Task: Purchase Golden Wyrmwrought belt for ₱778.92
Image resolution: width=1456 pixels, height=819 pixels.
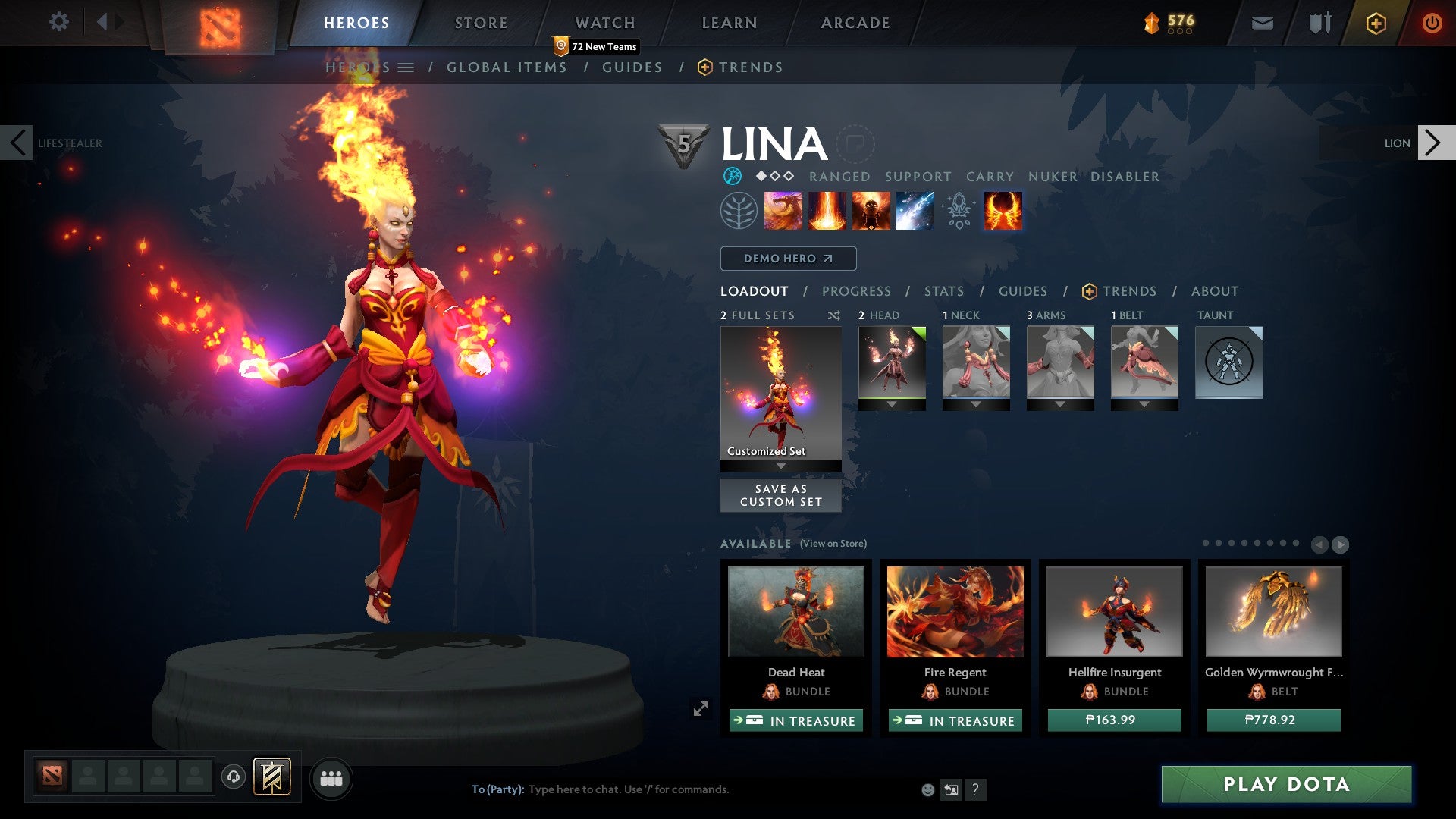Action: click(1273, 720)
